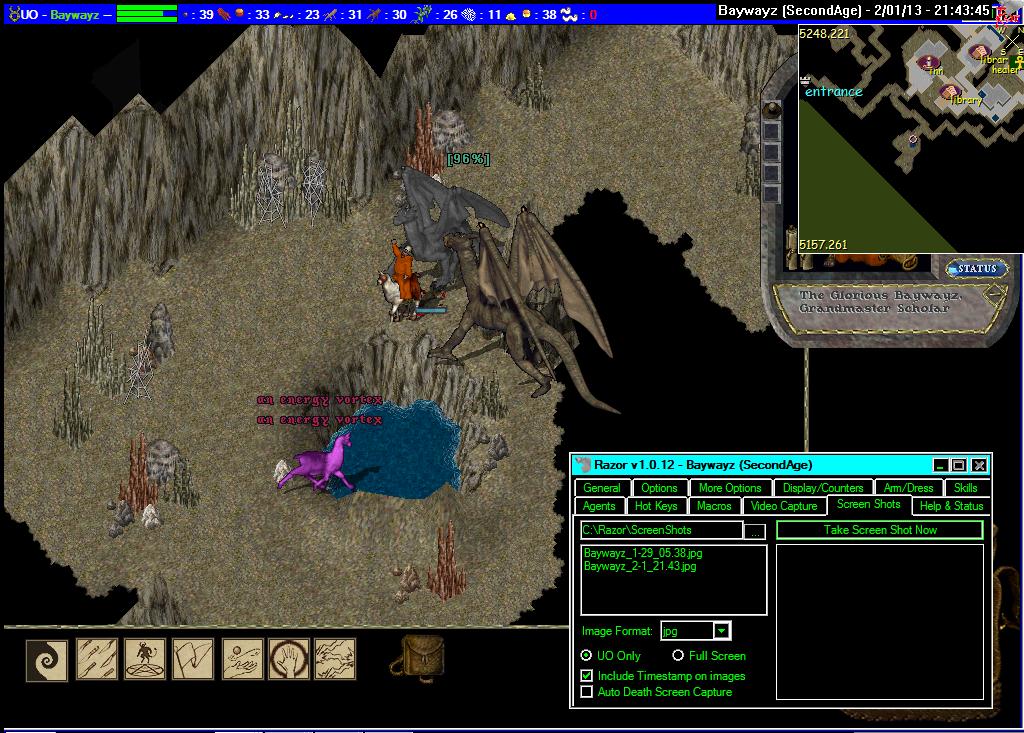Browse for the screenshot folder with the ... button
This screenshot has height=733, width=1024.
756,531
